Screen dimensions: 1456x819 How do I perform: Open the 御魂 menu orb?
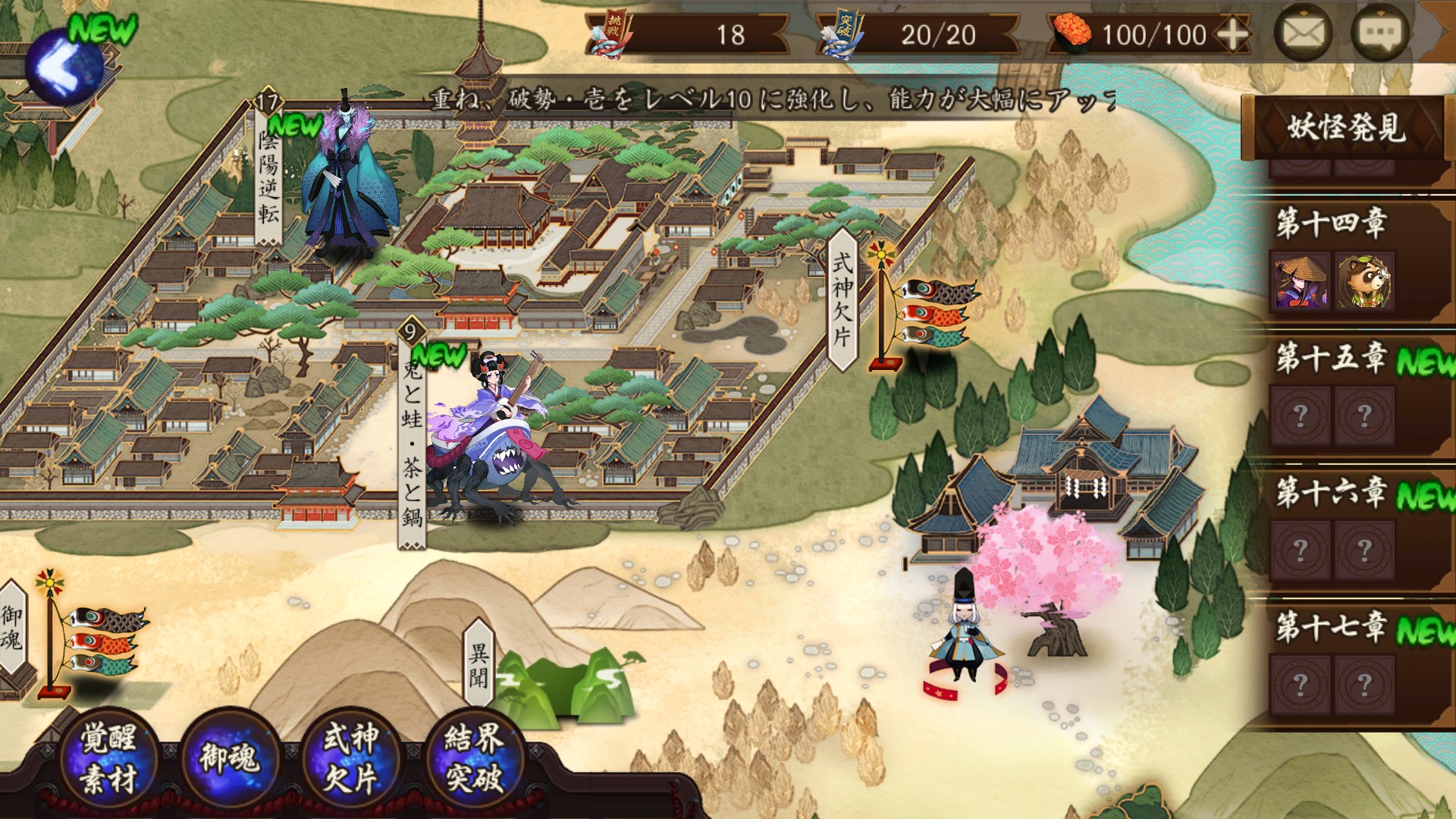[x=230, y=758]
